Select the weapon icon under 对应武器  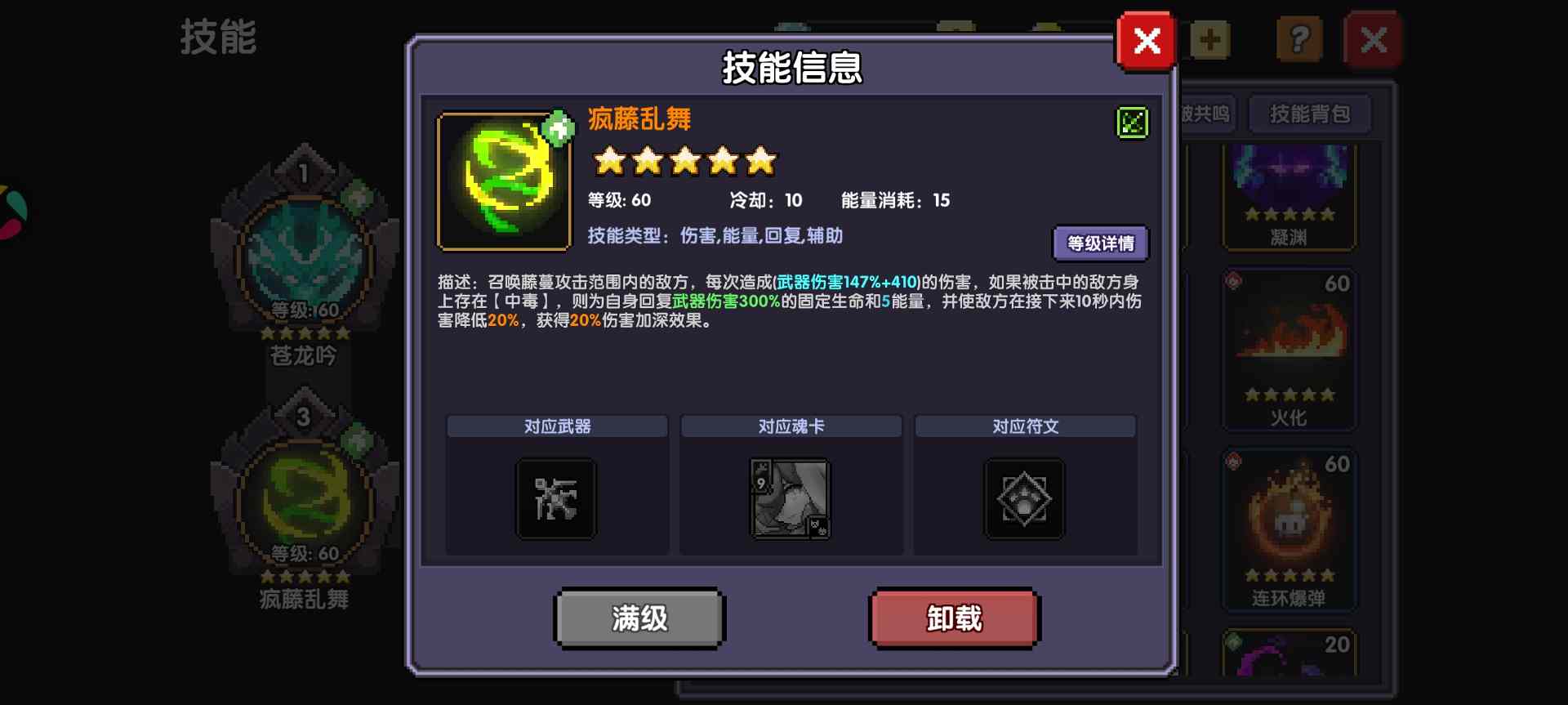click(555, 498)
